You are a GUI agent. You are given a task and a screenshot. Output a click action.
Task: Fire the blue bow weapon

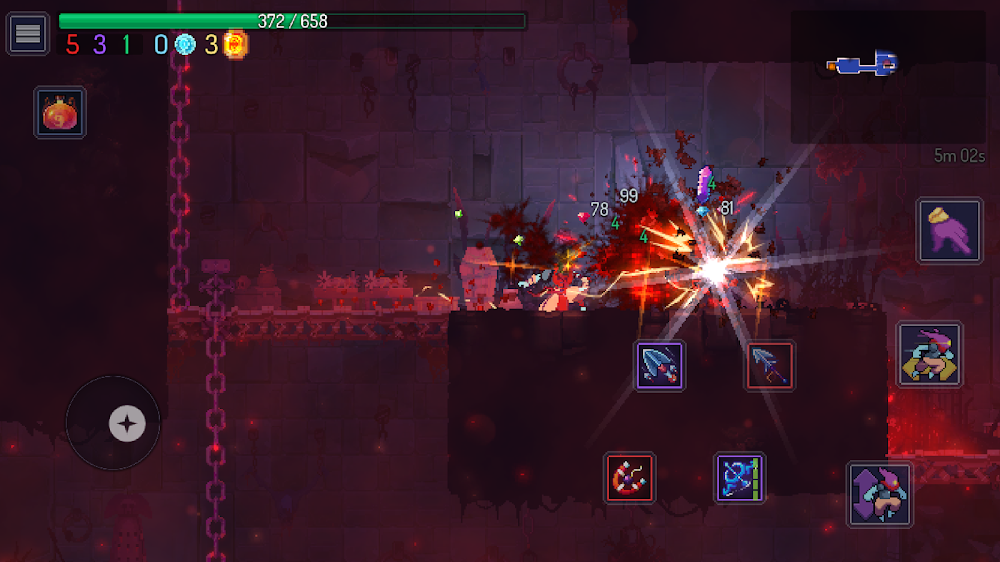pyautogui.click(x=740, y=477)
